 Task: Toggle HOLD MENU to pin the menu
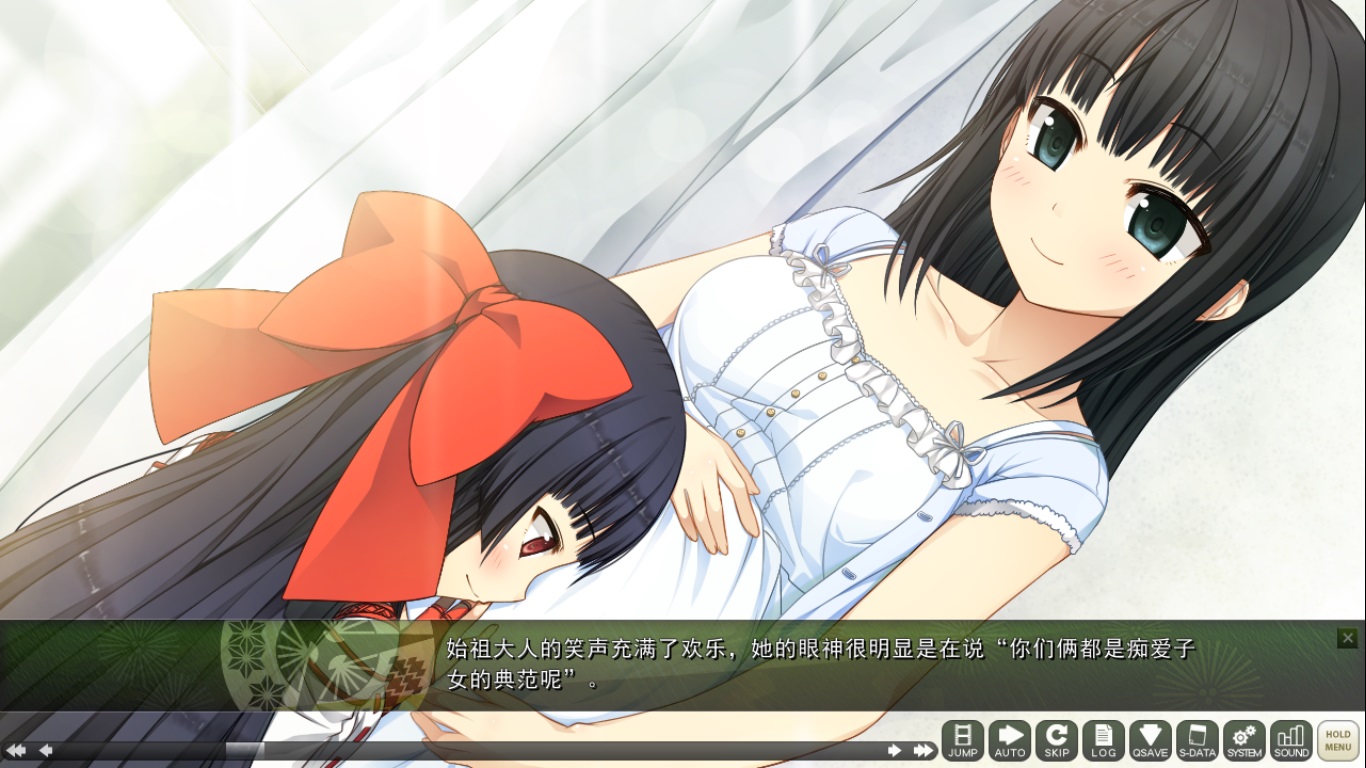tap(1337, 740)
